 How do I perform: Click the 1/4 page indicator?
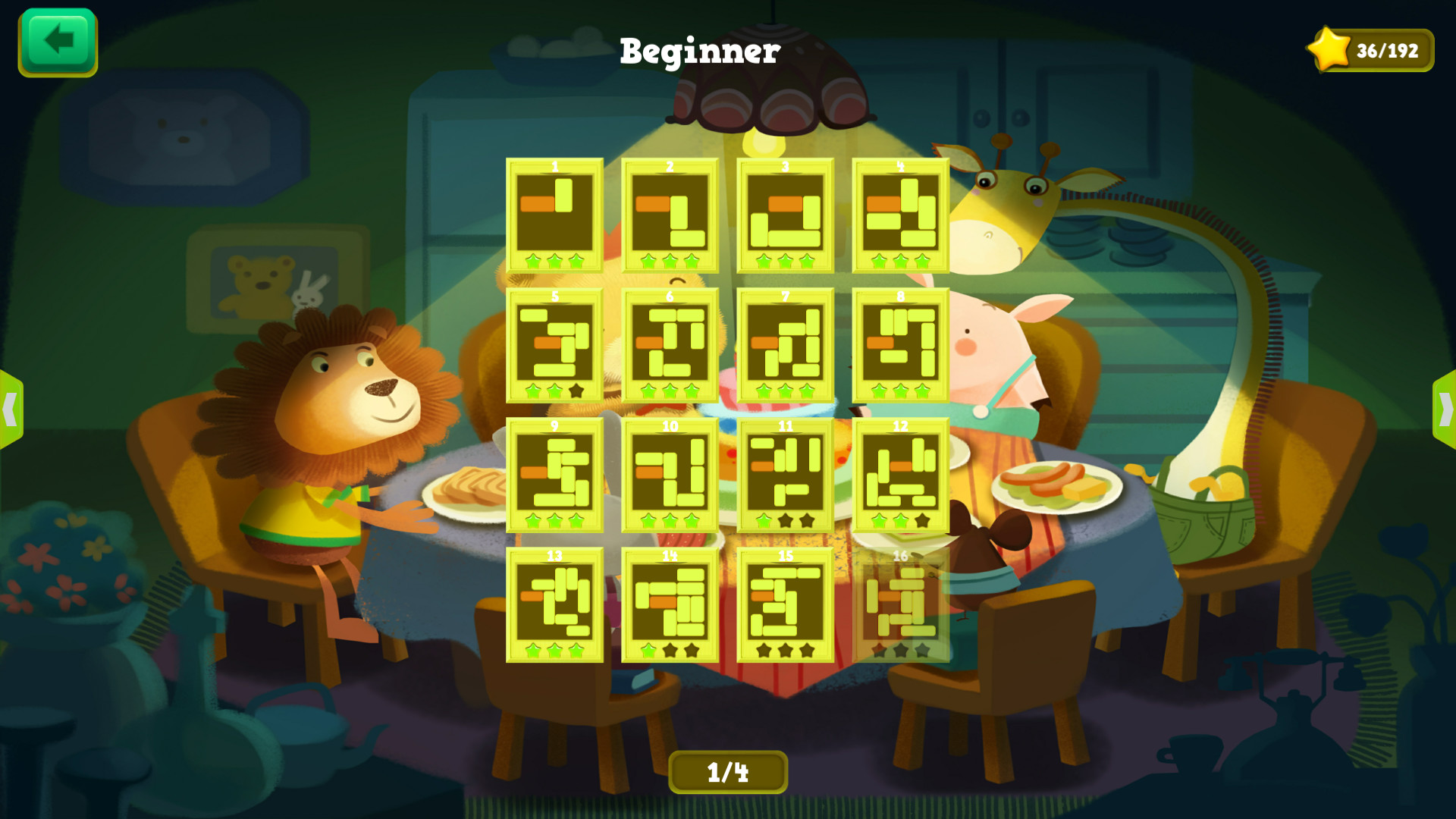pyautogui.click(x=728, y=771)
